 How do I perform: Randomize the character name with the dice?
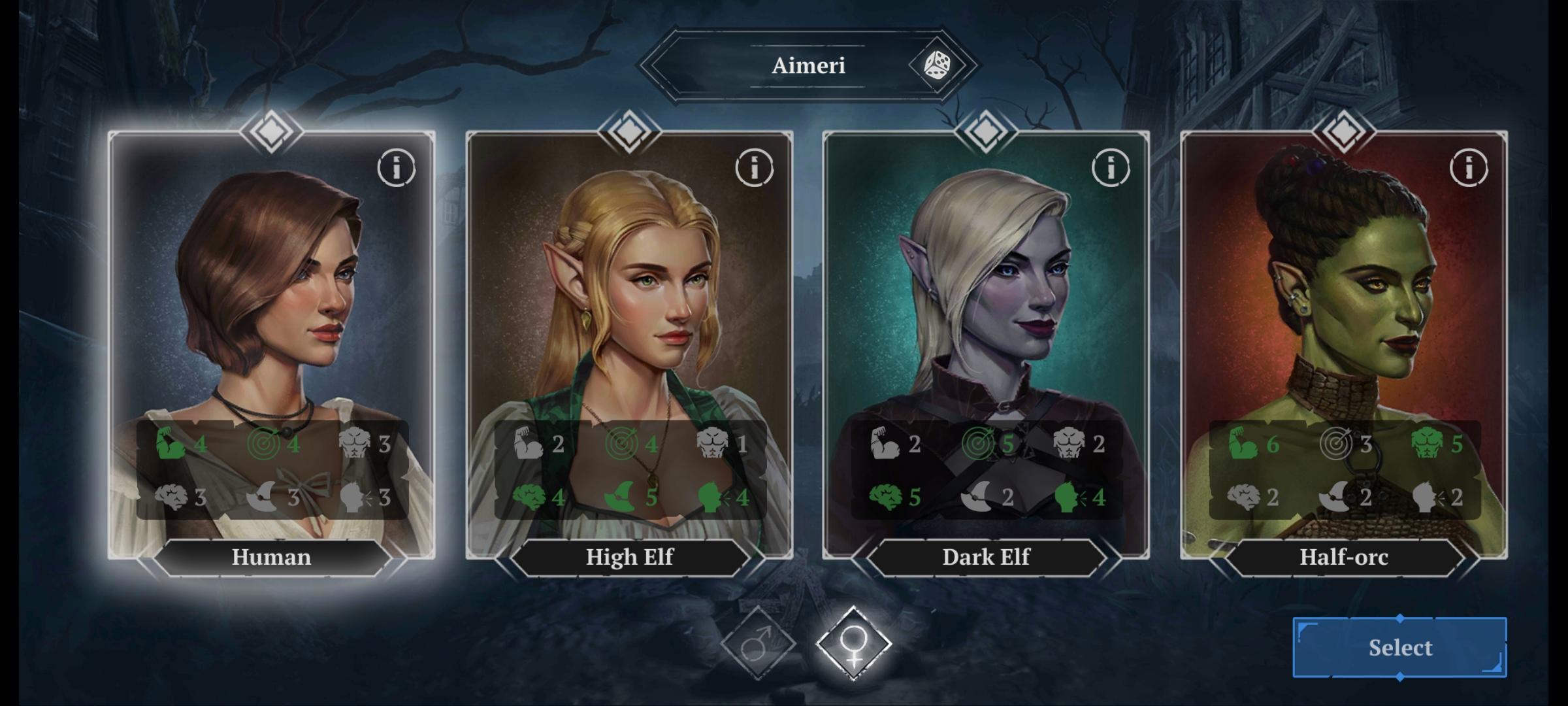click(x=936, y=65)
